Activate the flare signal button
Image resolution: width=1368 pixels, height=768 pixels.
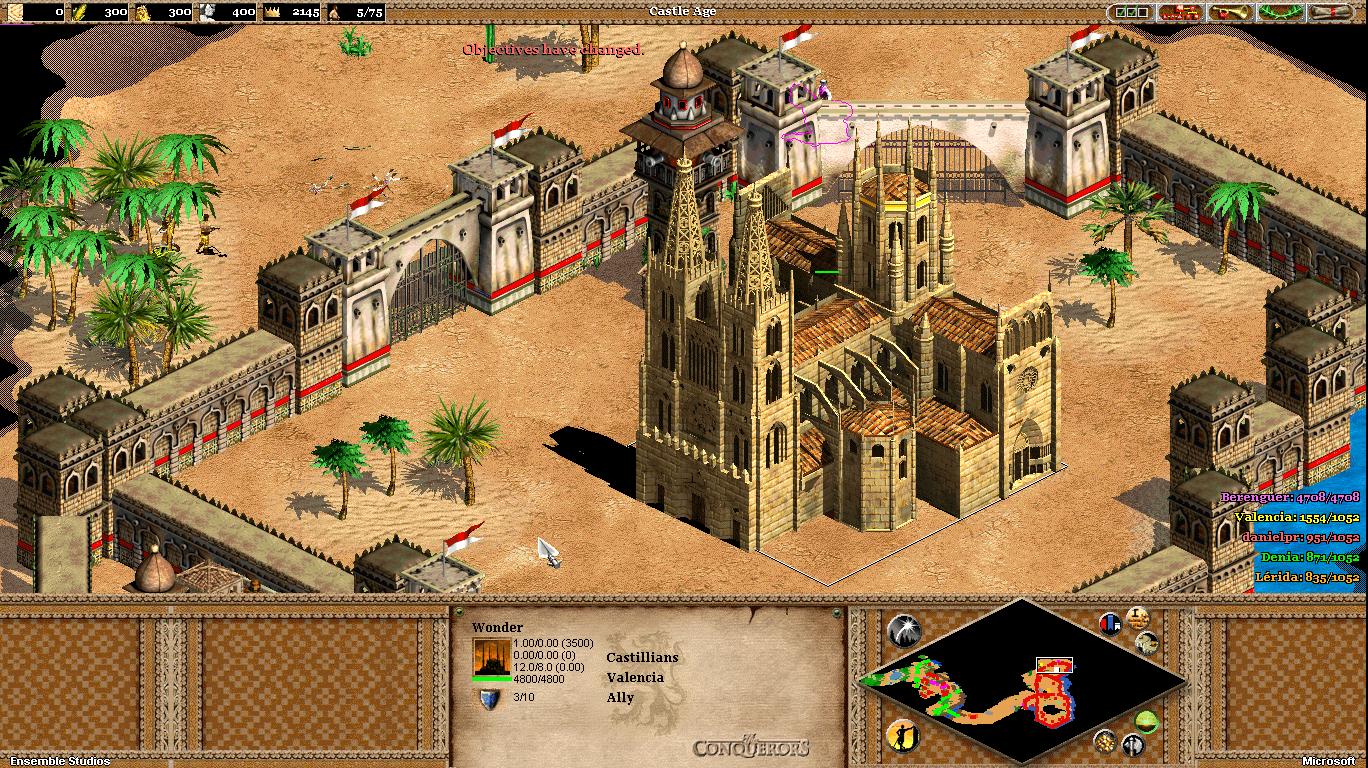903,631
